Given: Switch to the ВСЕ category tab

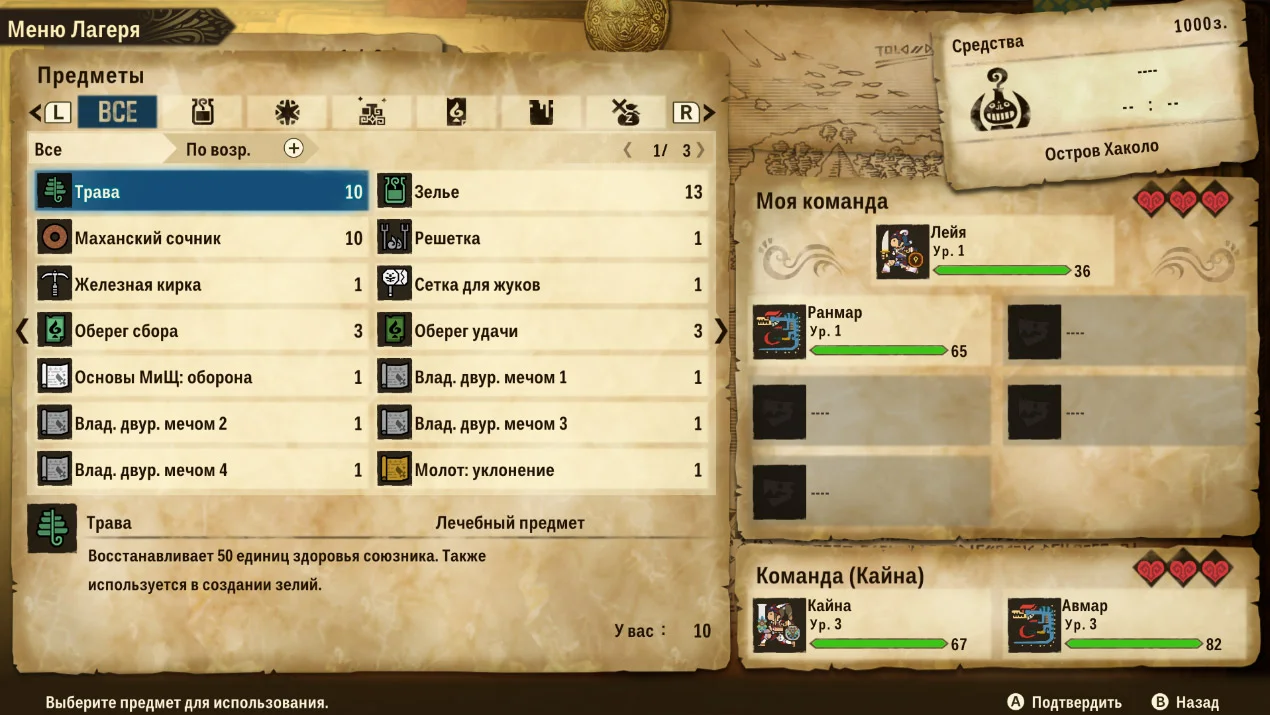Looking at the screenshot, I should pos(117,112).
